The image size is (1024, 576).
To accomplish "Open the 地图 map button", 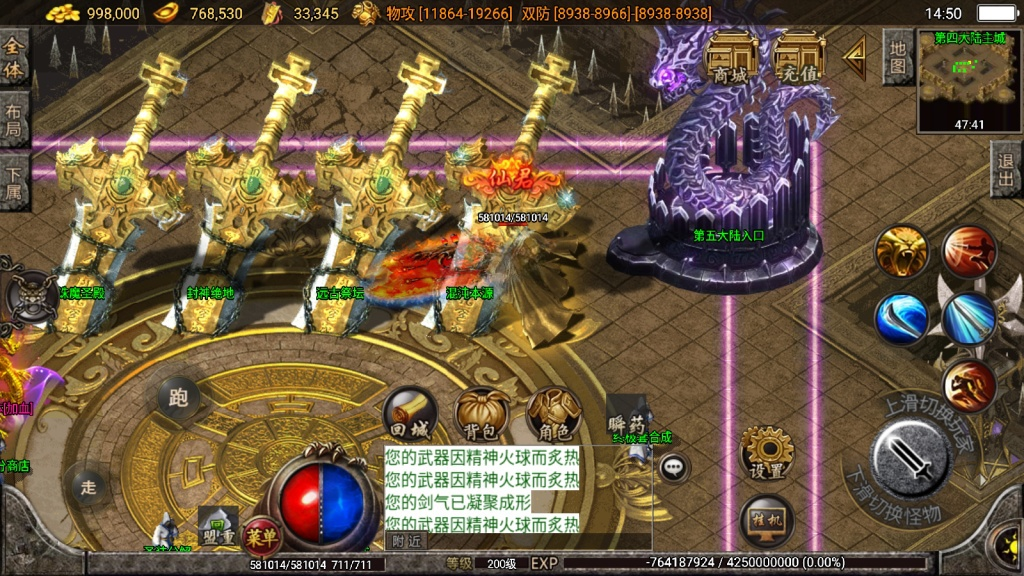I will point(899,57).
